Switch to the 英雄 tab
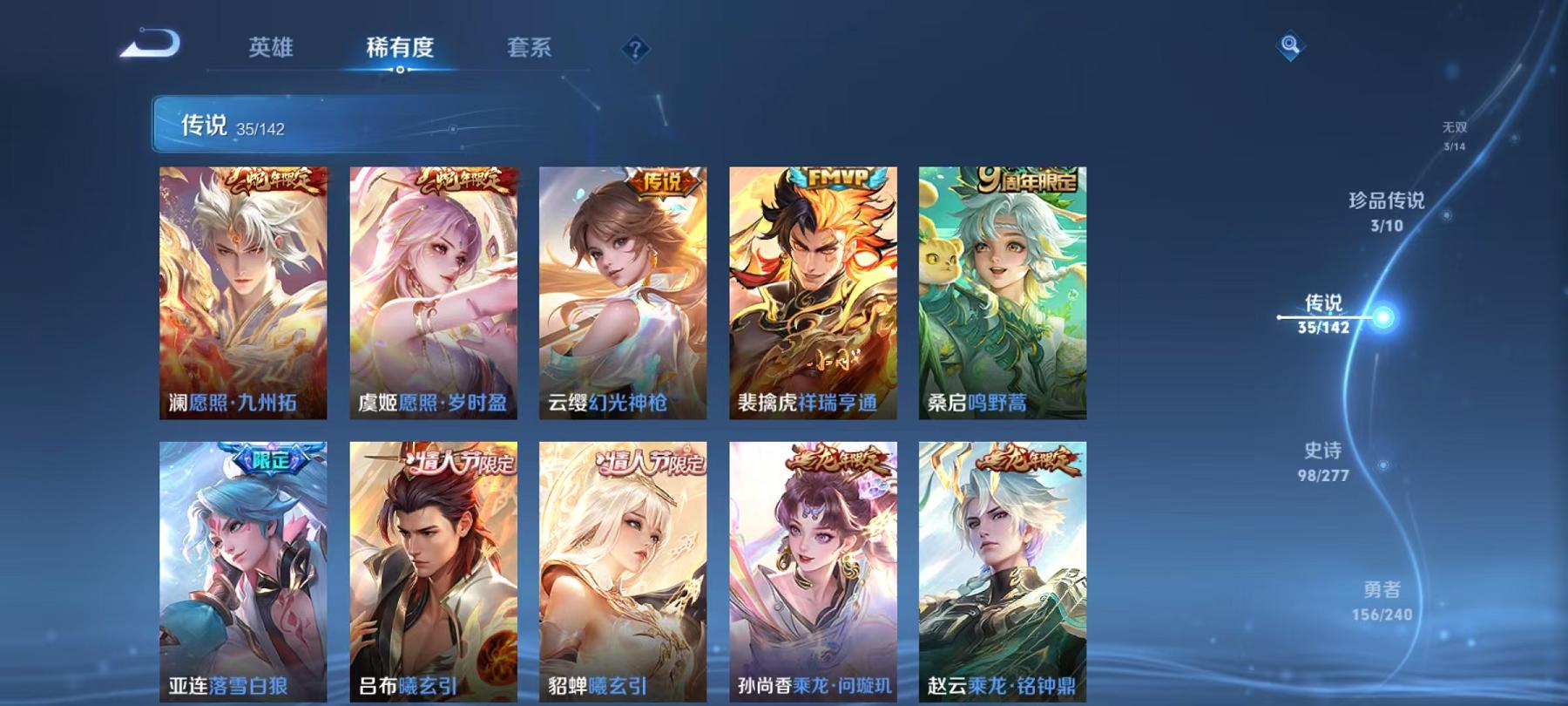The height and width of the screenshot is (706, 1568). pyautogui.click(x=271, y=50)
